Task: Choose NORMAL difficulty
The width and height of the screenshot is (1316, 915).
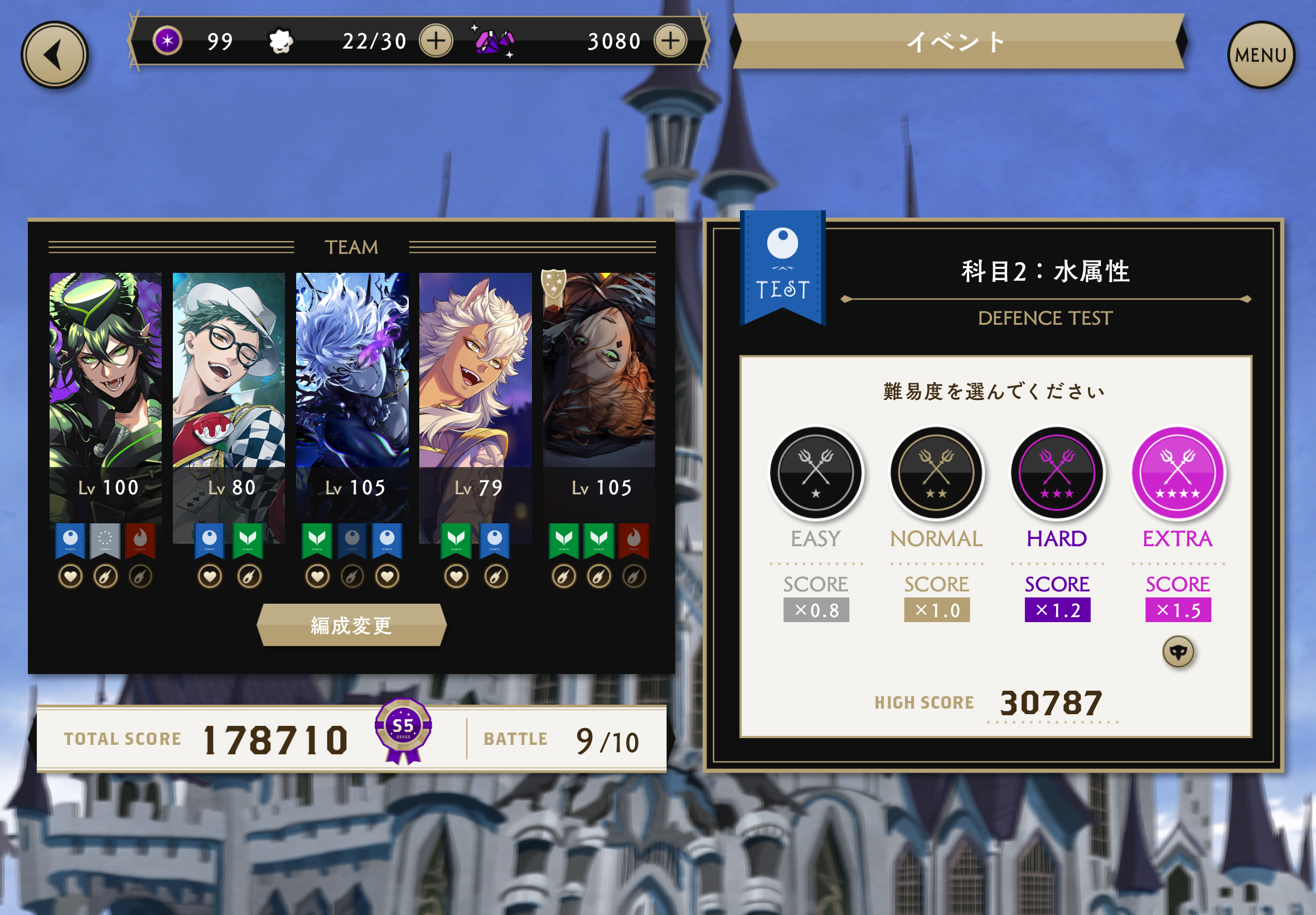Action: pyautogui.click(x=936, y=473)
